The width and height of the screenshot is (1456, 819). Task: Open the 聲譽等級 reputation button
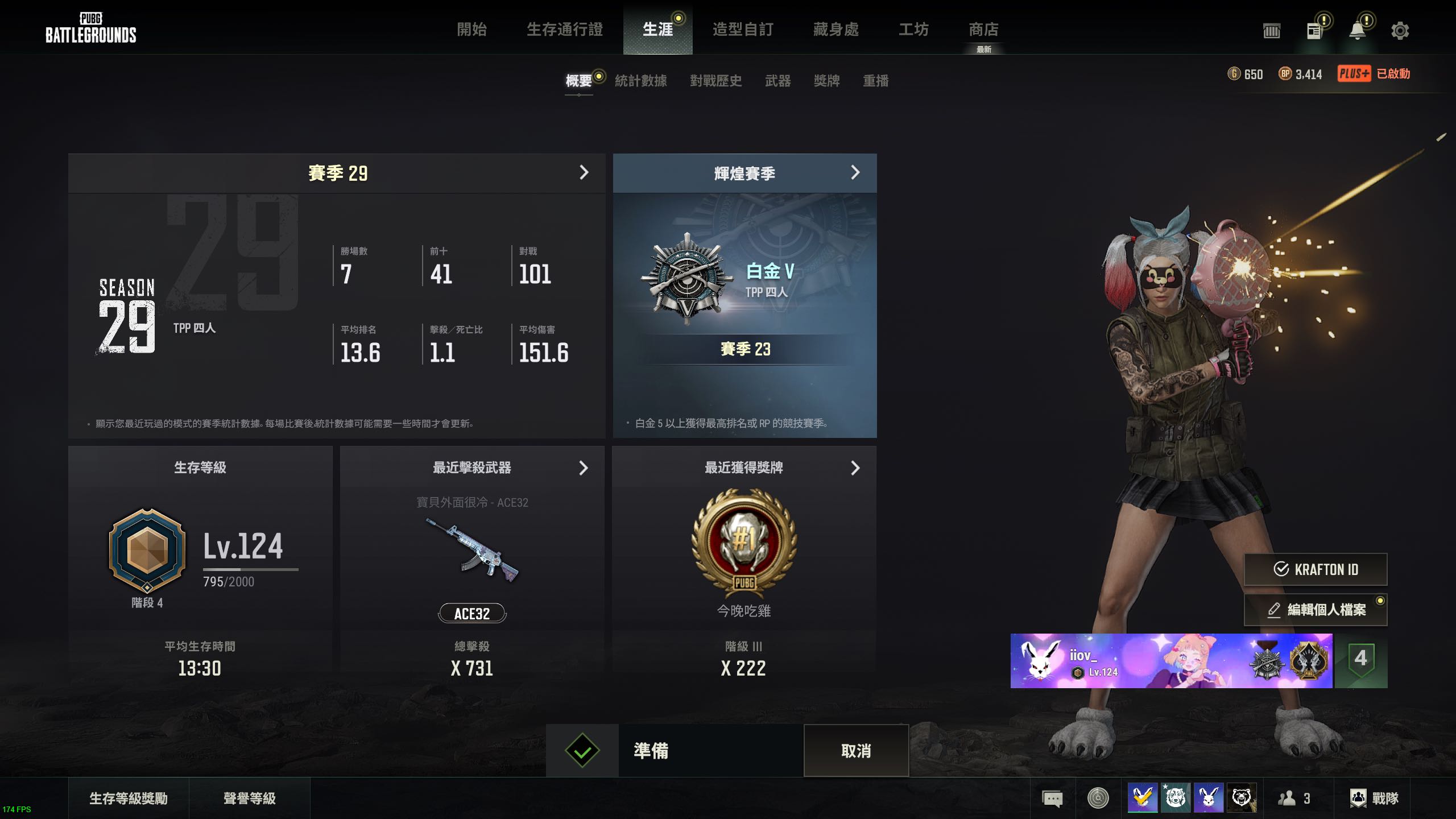tap(249, 799)
